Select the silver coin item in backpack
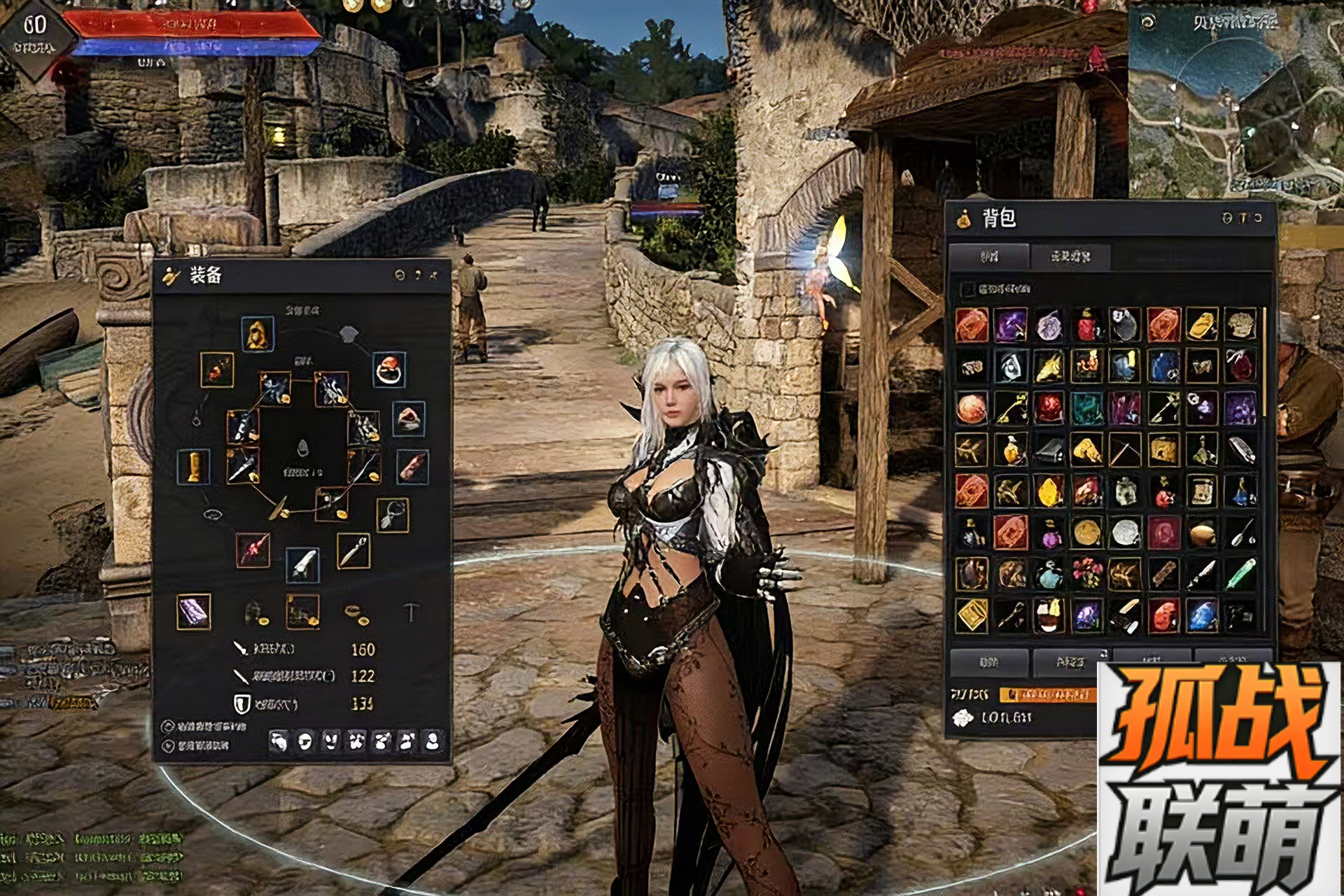Viewport: 1344px width, 896px height. [1125, 533]
